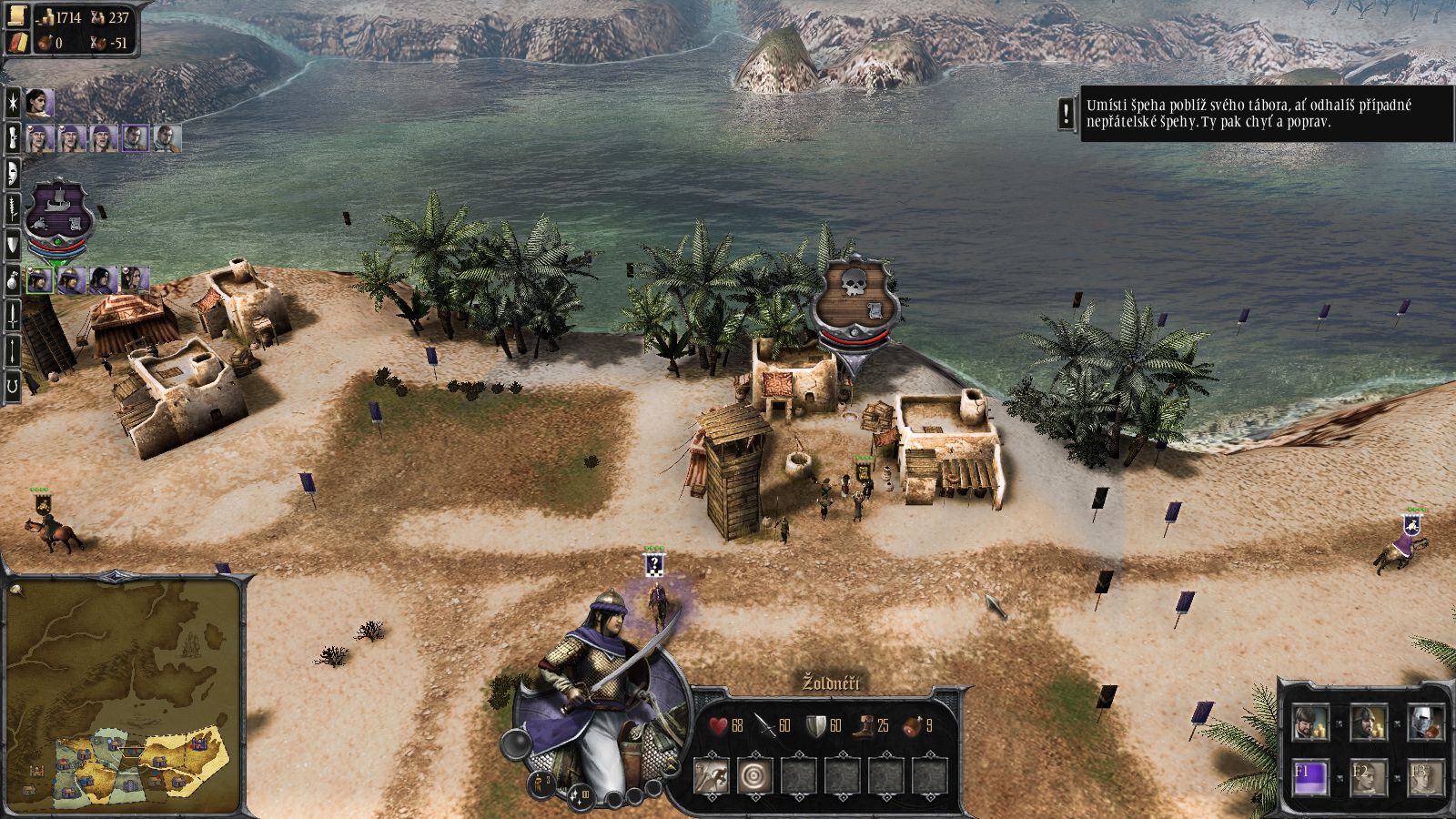The image size is (1456, 819).
Task: Select the lone female portrait near the star icon
Action: tap(39, 104)
